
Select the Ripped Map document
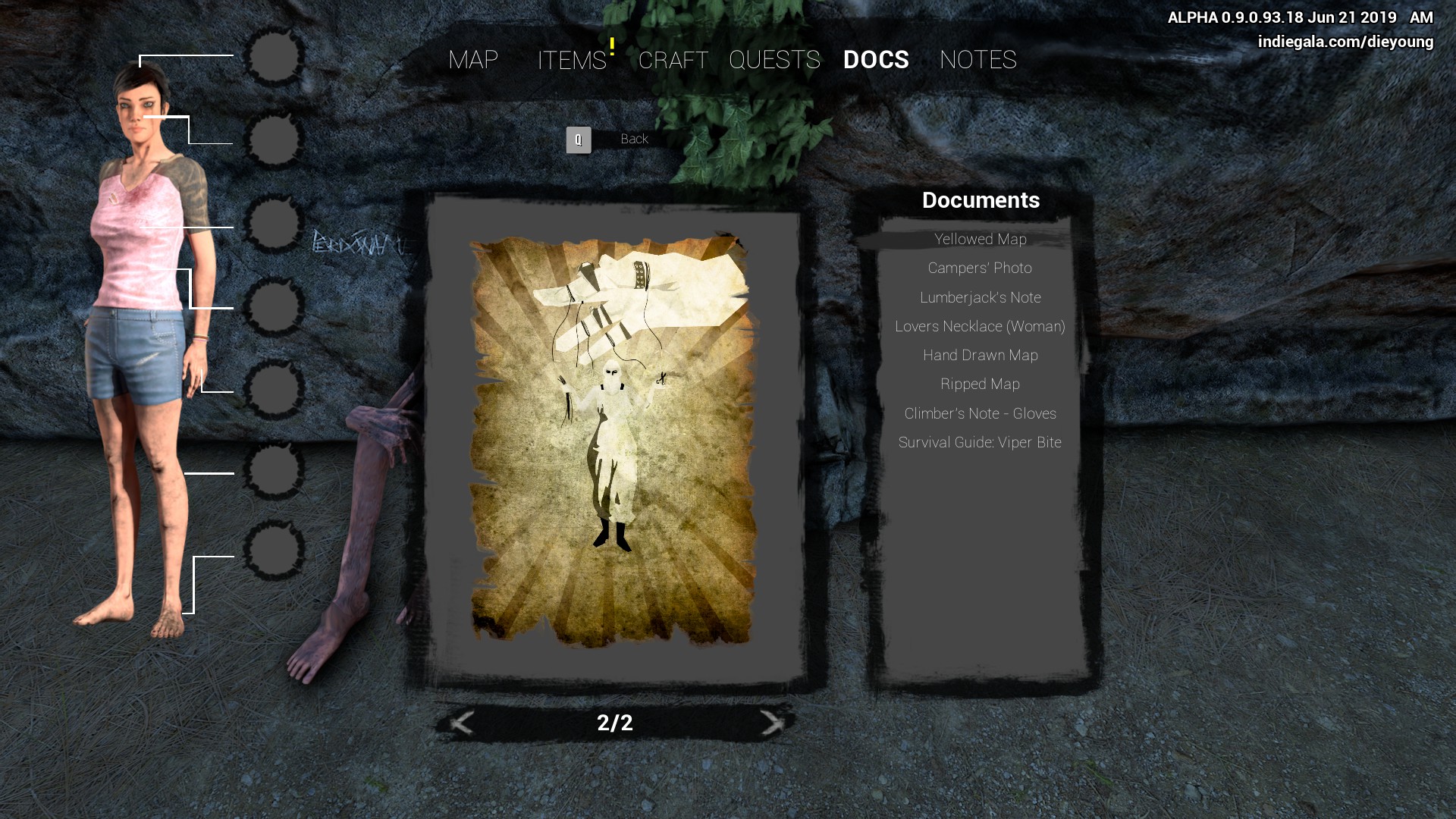(980, 384)
